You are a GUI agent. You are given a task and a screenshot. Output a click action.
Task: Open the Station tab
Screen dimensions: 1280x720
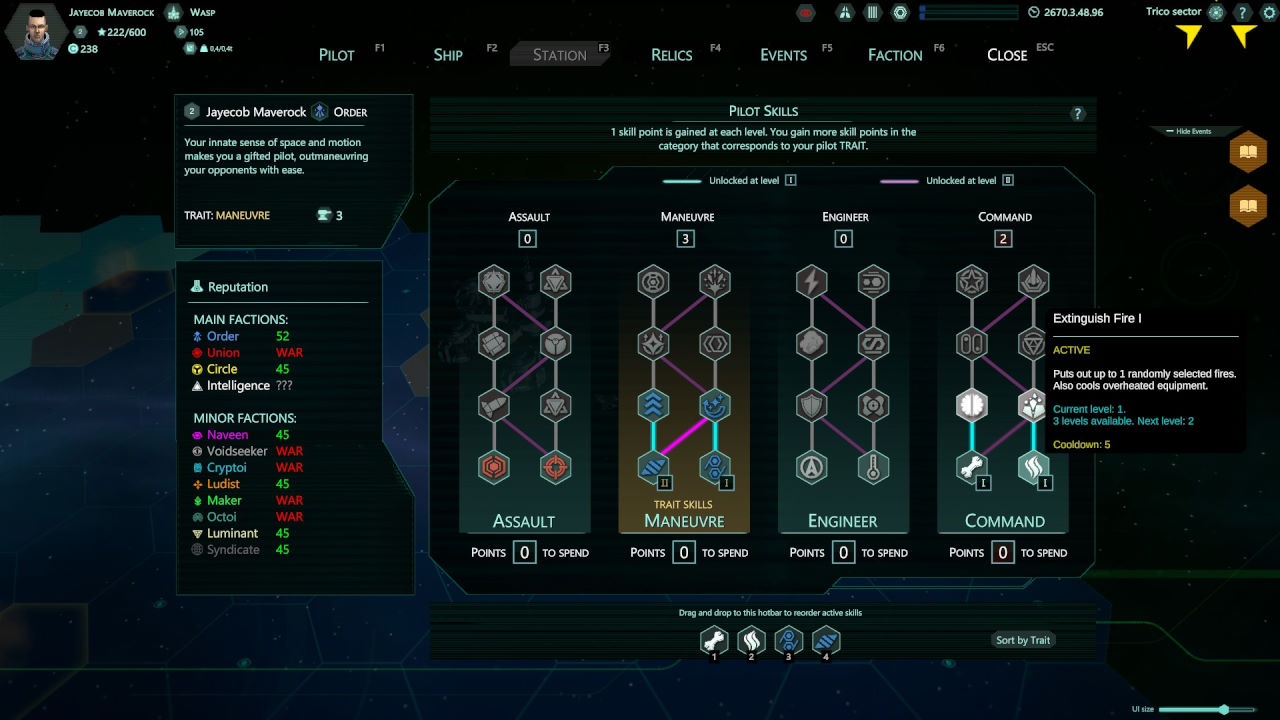559,55
